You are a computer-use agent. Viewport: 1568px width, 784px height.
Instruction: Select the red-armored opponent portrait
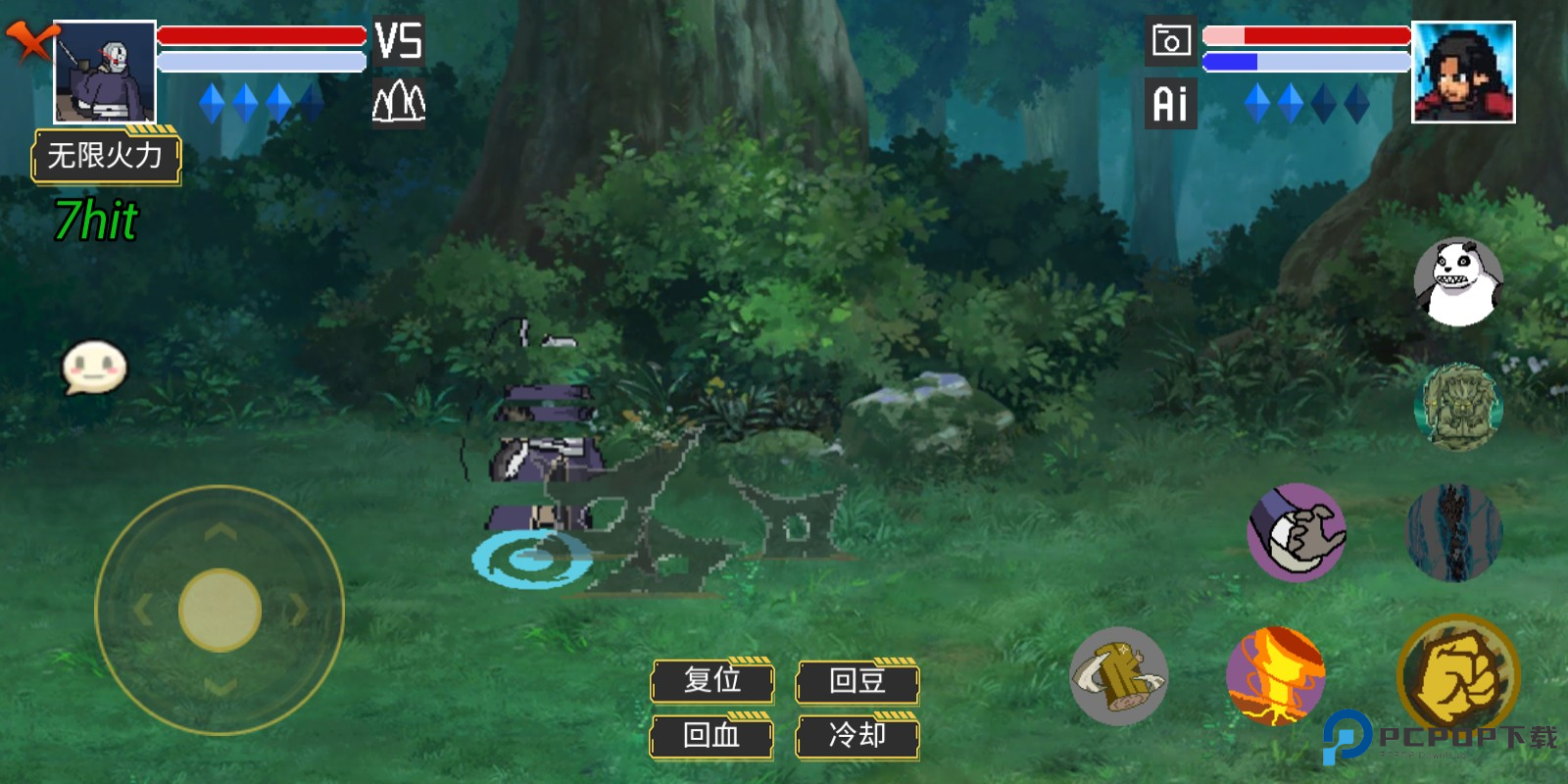point(1463,73)
